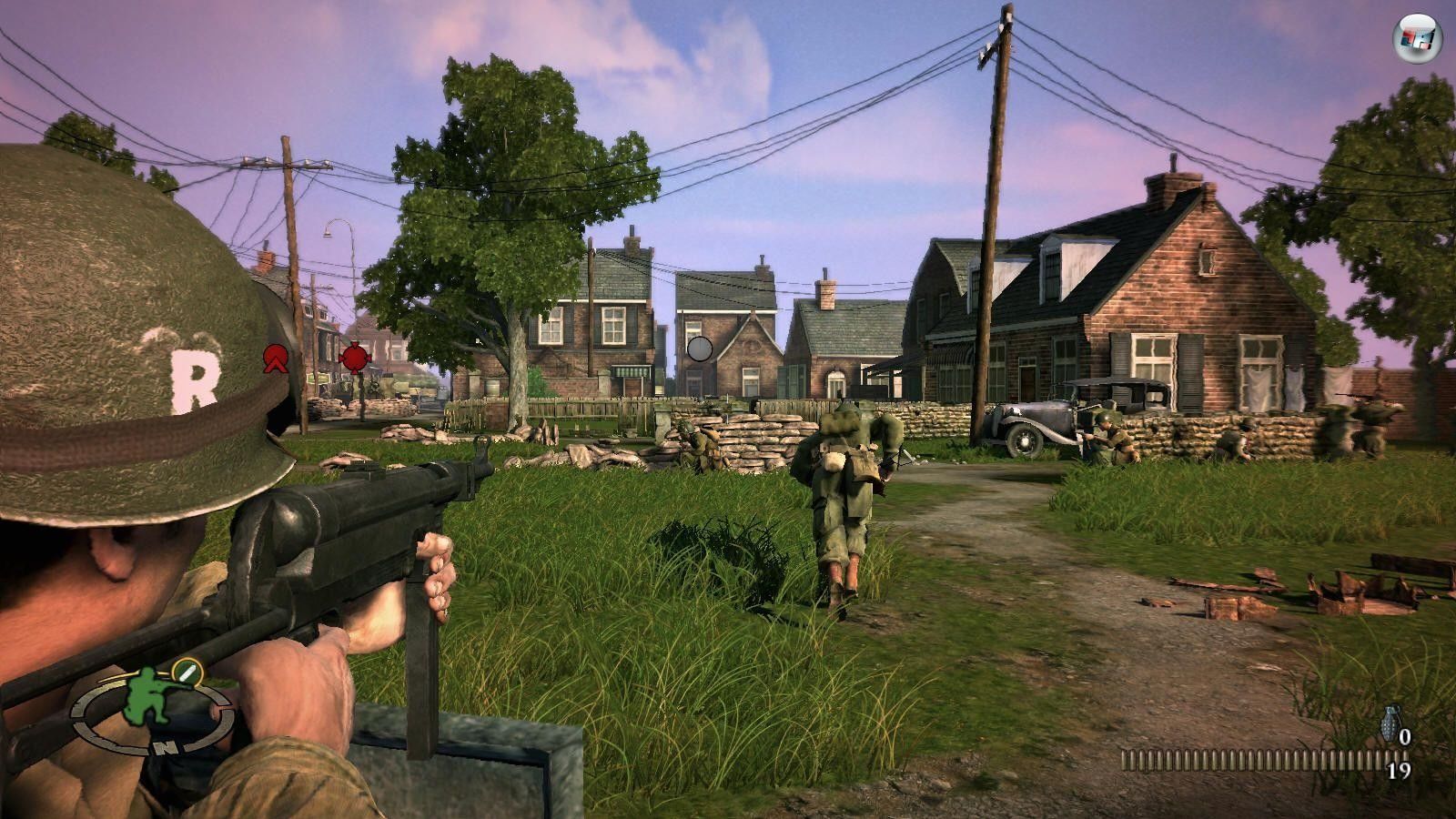The height and width of the screenshot is (819, 1456).
Task: Click the green soldier compass icon
Action: (x=149, y=698)
